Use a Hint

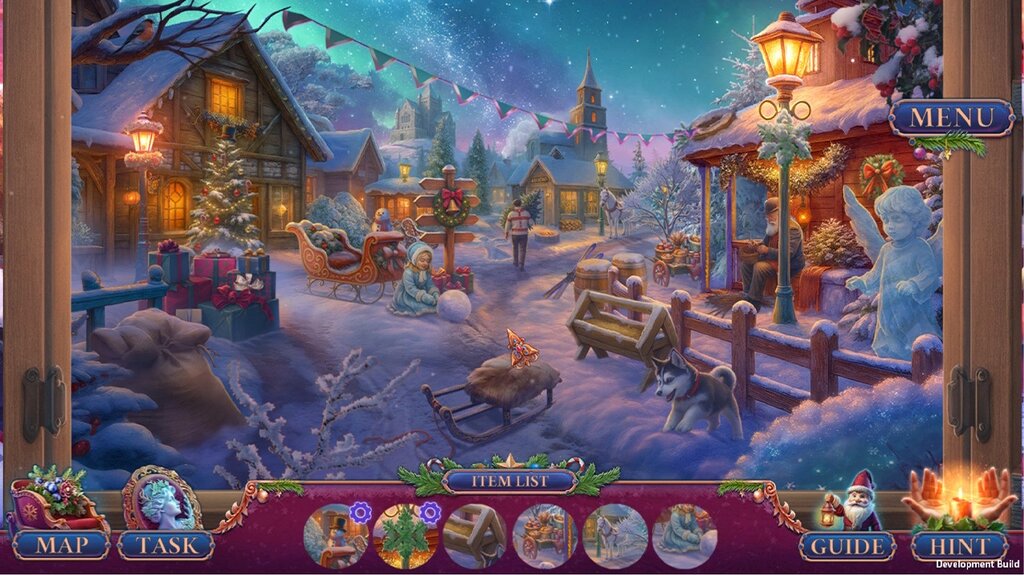tap(958, 546)
